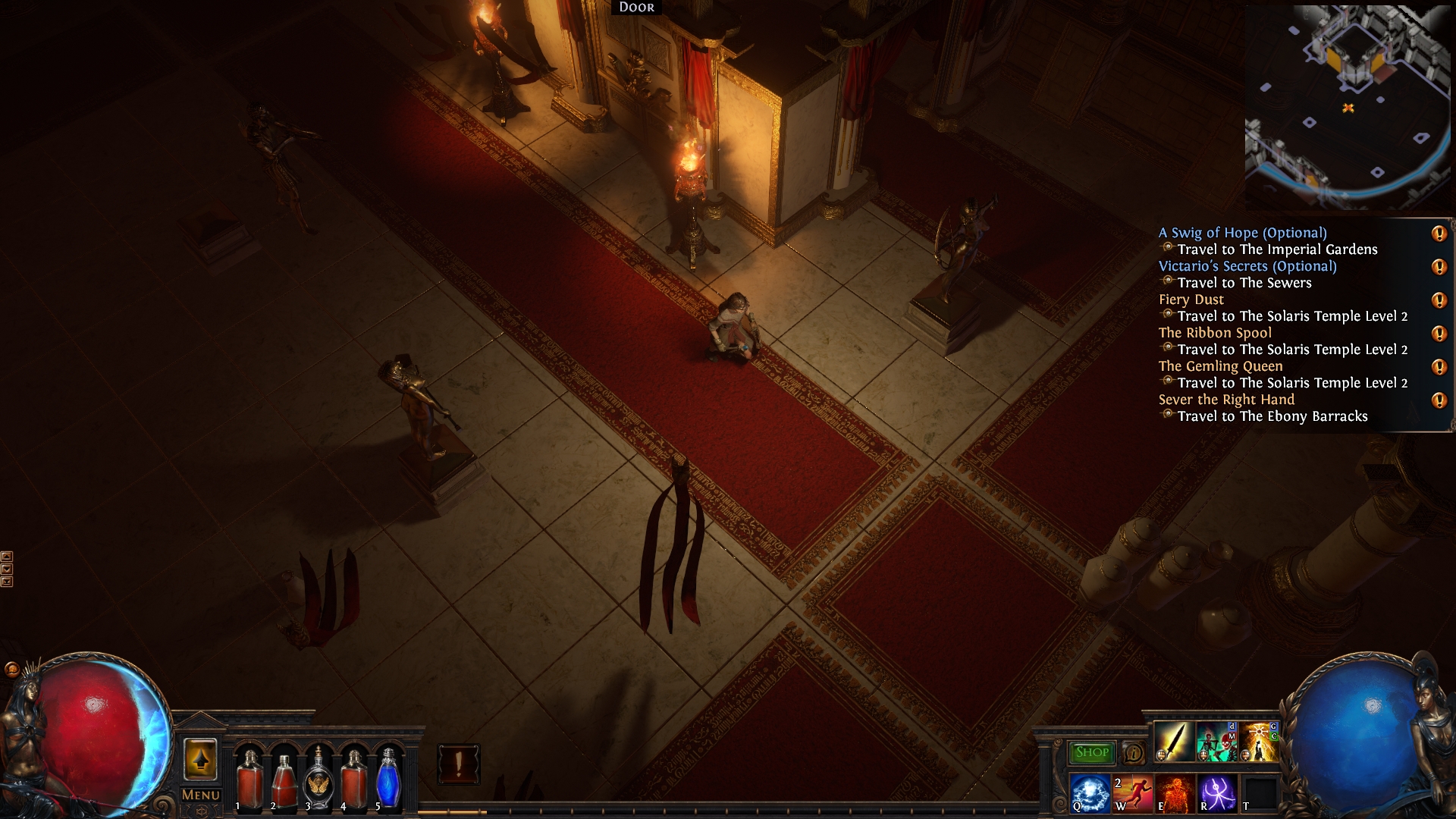The image size is (1456, 819).
Task: Click the Fiery Dust quest alert icon
Action: (1439, 300)
